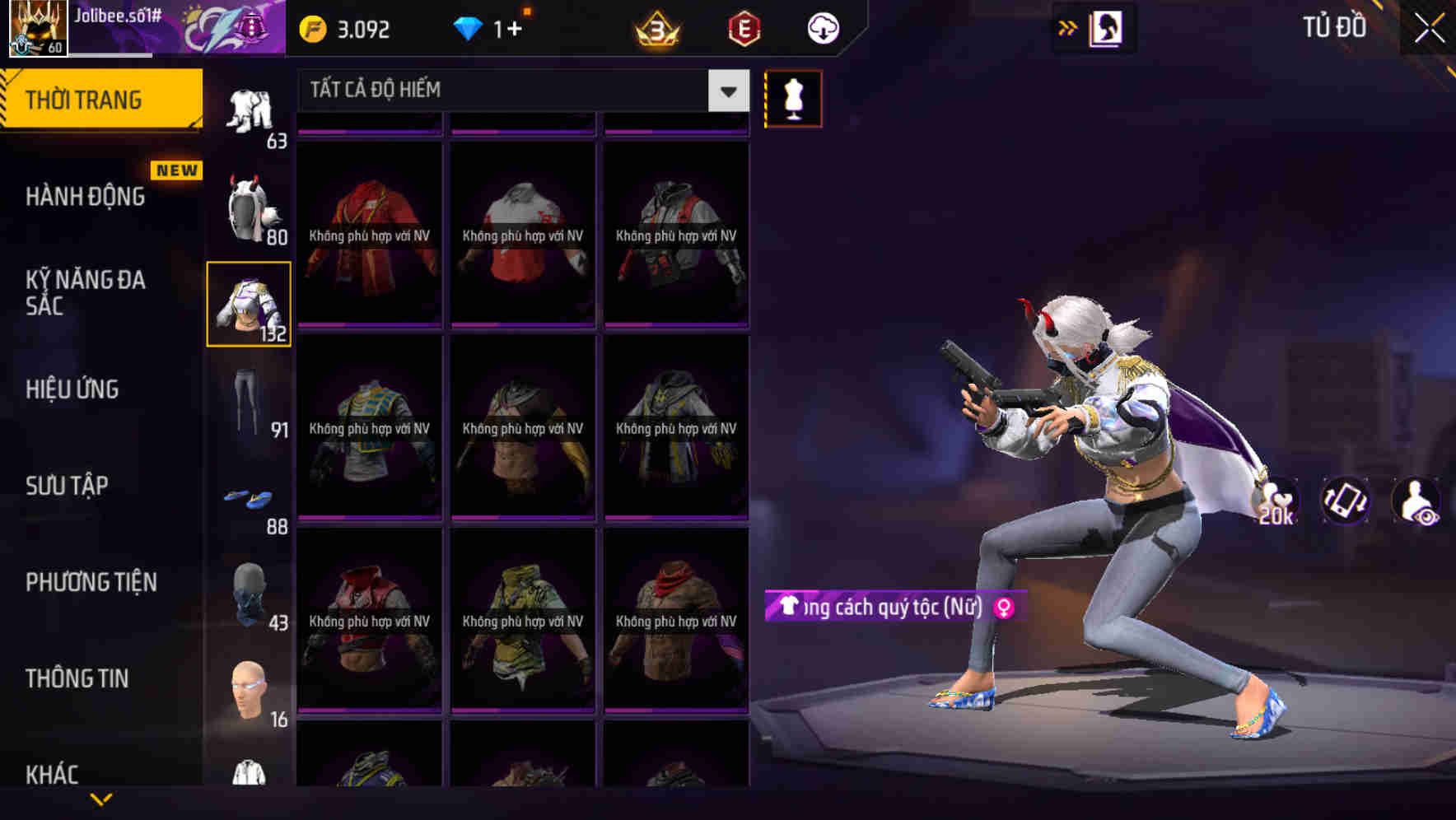Image resolution: width=1456 pixels, height=820 pixels.
Task: Select the tops category showing 132 items
Action: click(248, 305)
